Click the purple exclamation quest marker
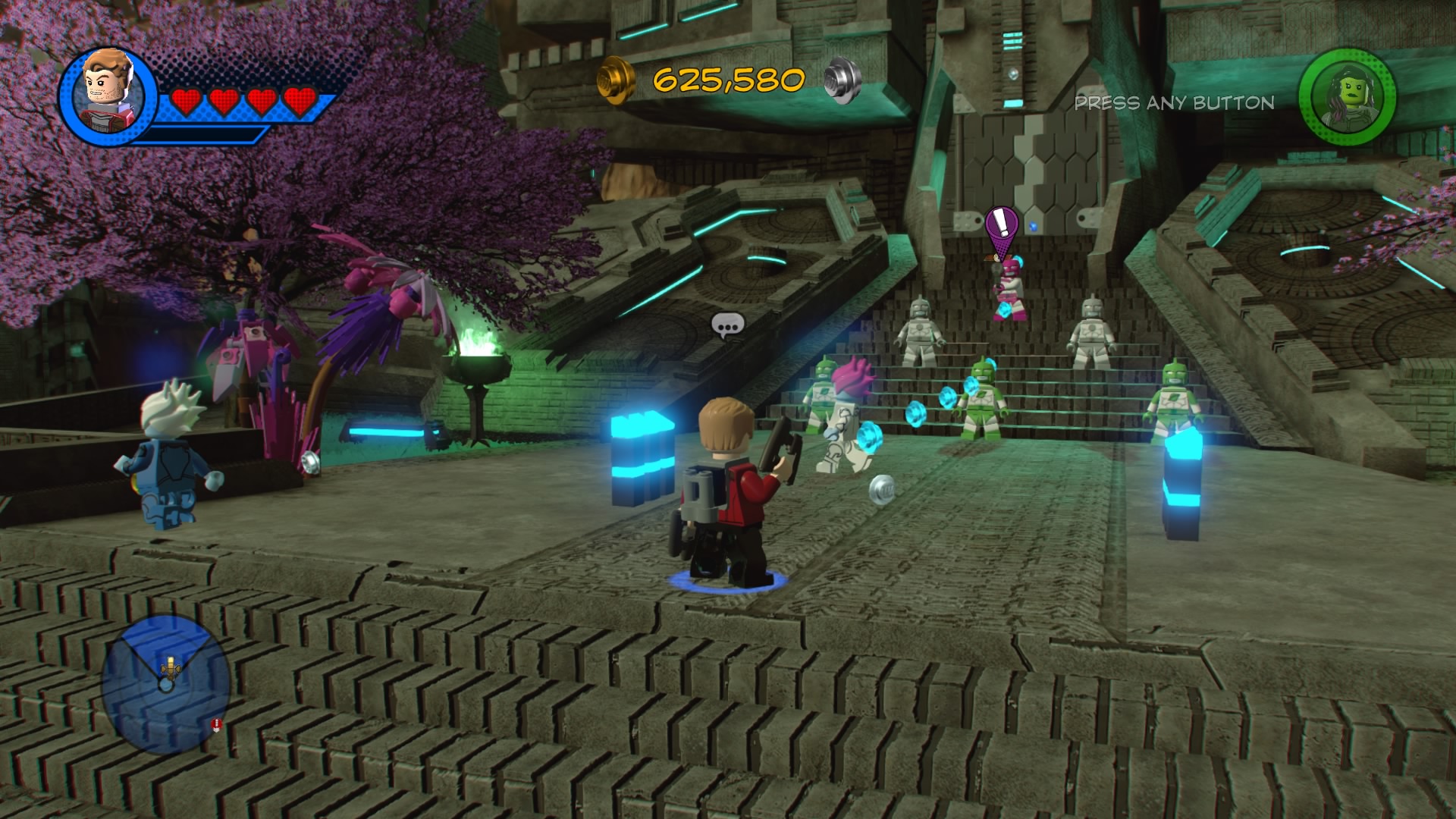 click(1002, 225)
